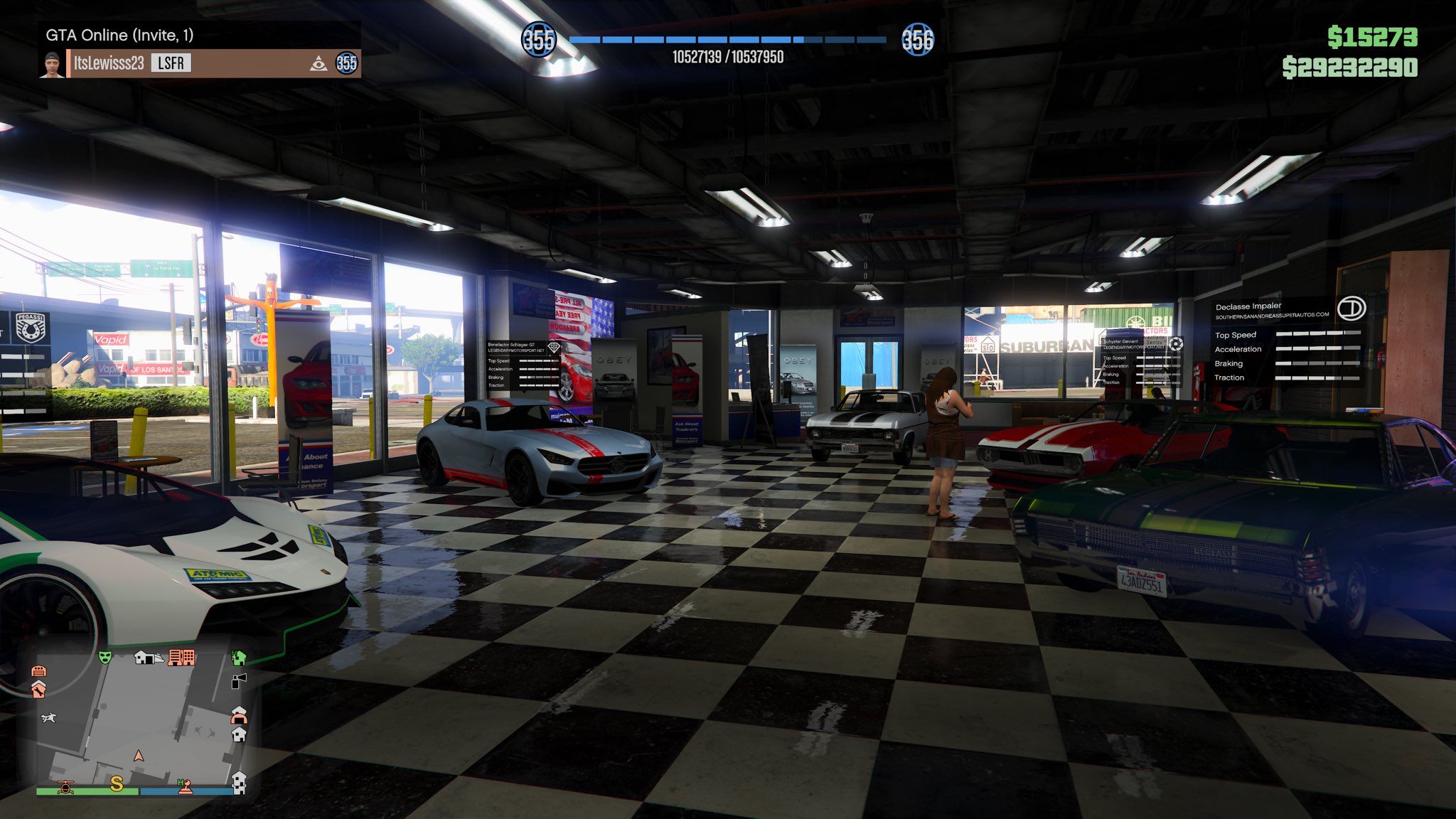Select the green mask blip on minimap
This screenshot has height=819, width=1456.
click(x=105, y=657)
